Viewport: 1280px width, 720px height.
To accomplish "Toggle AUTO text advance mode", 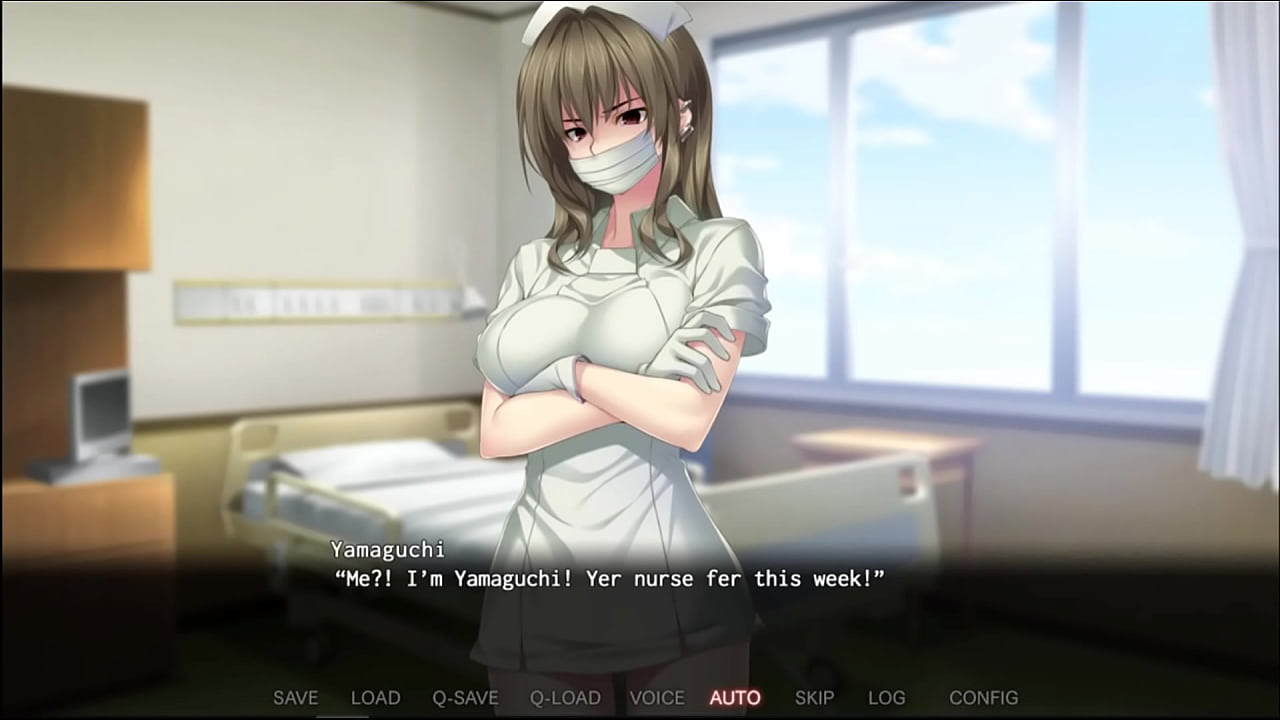I will pyautogui.click(x=735, y=698).
